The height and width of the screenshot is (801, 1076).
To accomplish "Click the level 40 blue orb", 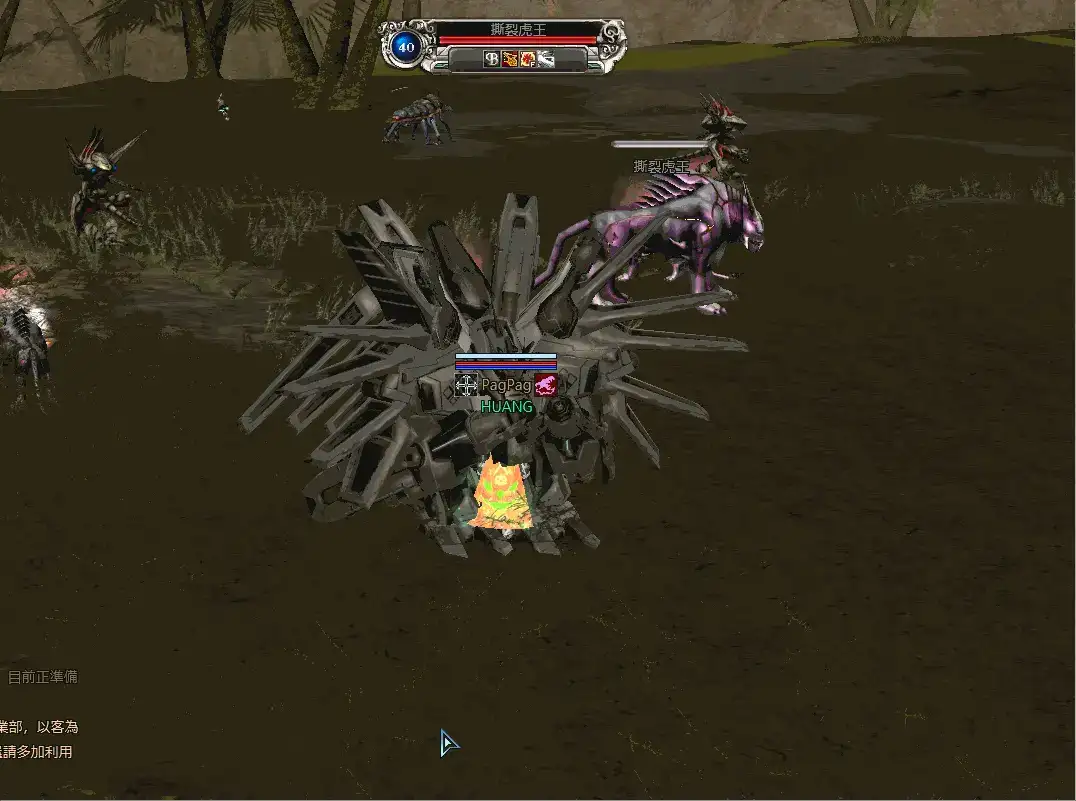I will 405,47.
